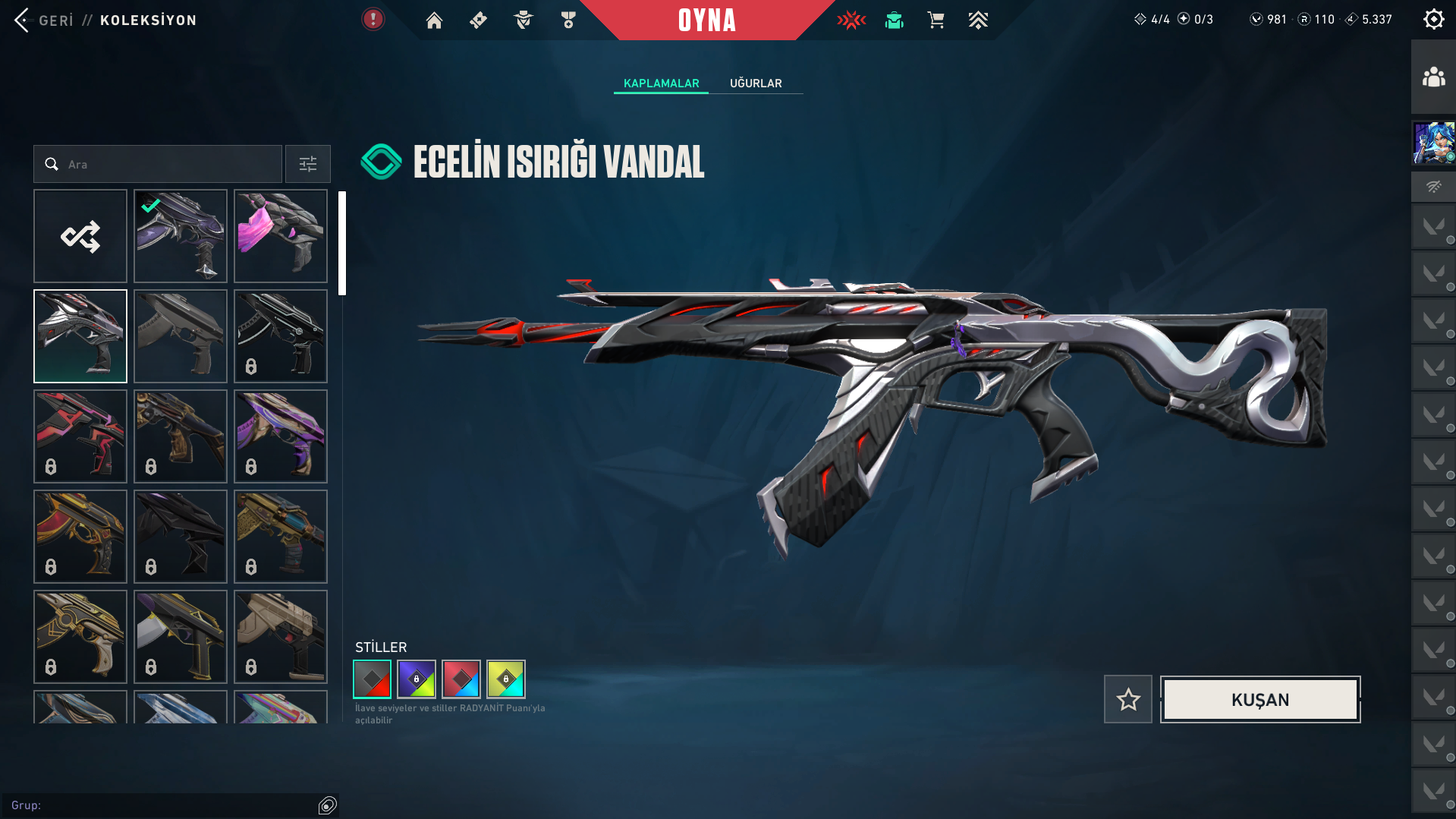Click the KUŞAN equip button
Image resolution: width=1456 pixels, height=819 pixels.
[1259, 699]
